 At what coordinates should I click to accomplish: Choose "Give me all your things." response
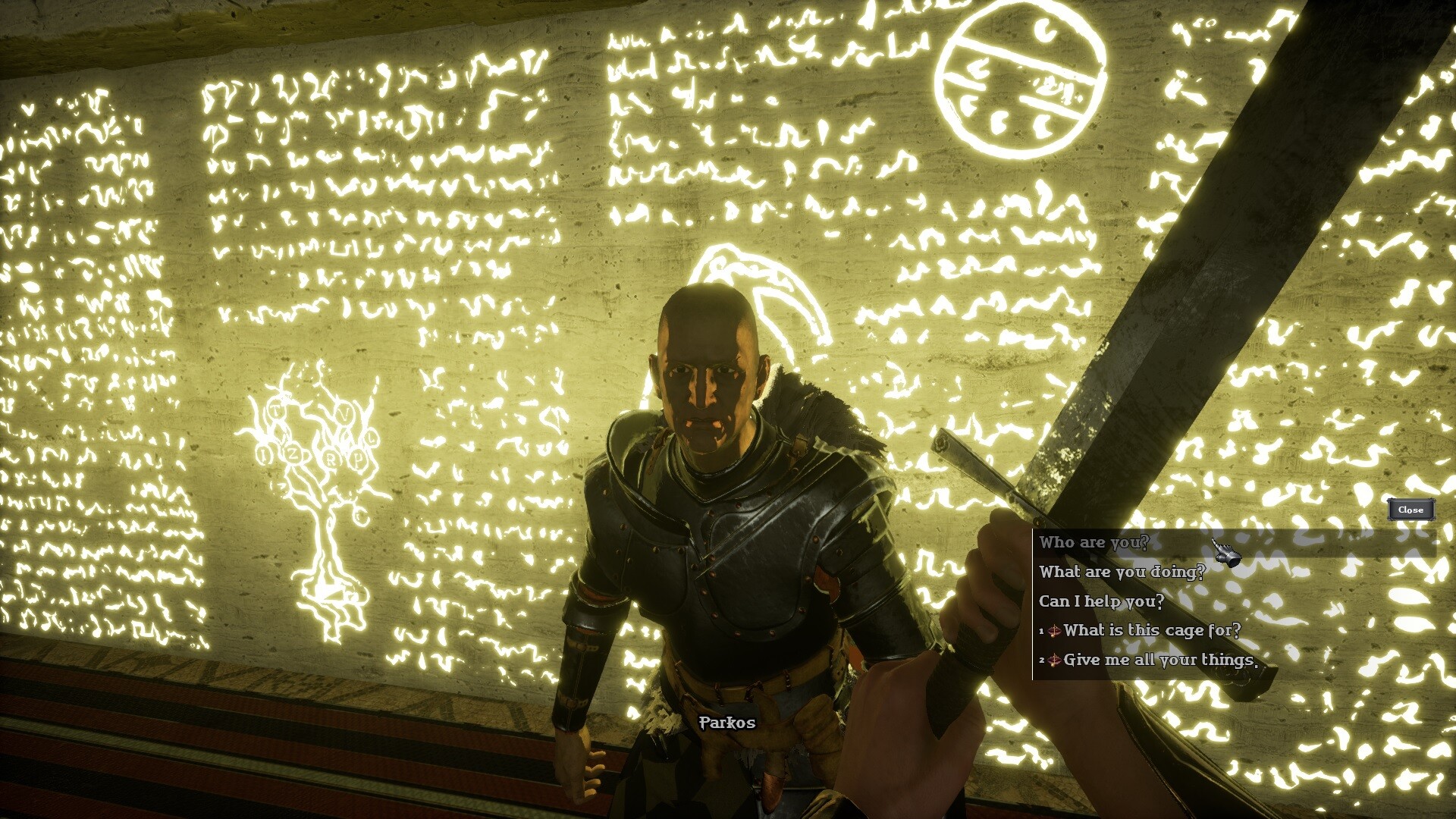pyautogui.click(x=1160, y=660)
